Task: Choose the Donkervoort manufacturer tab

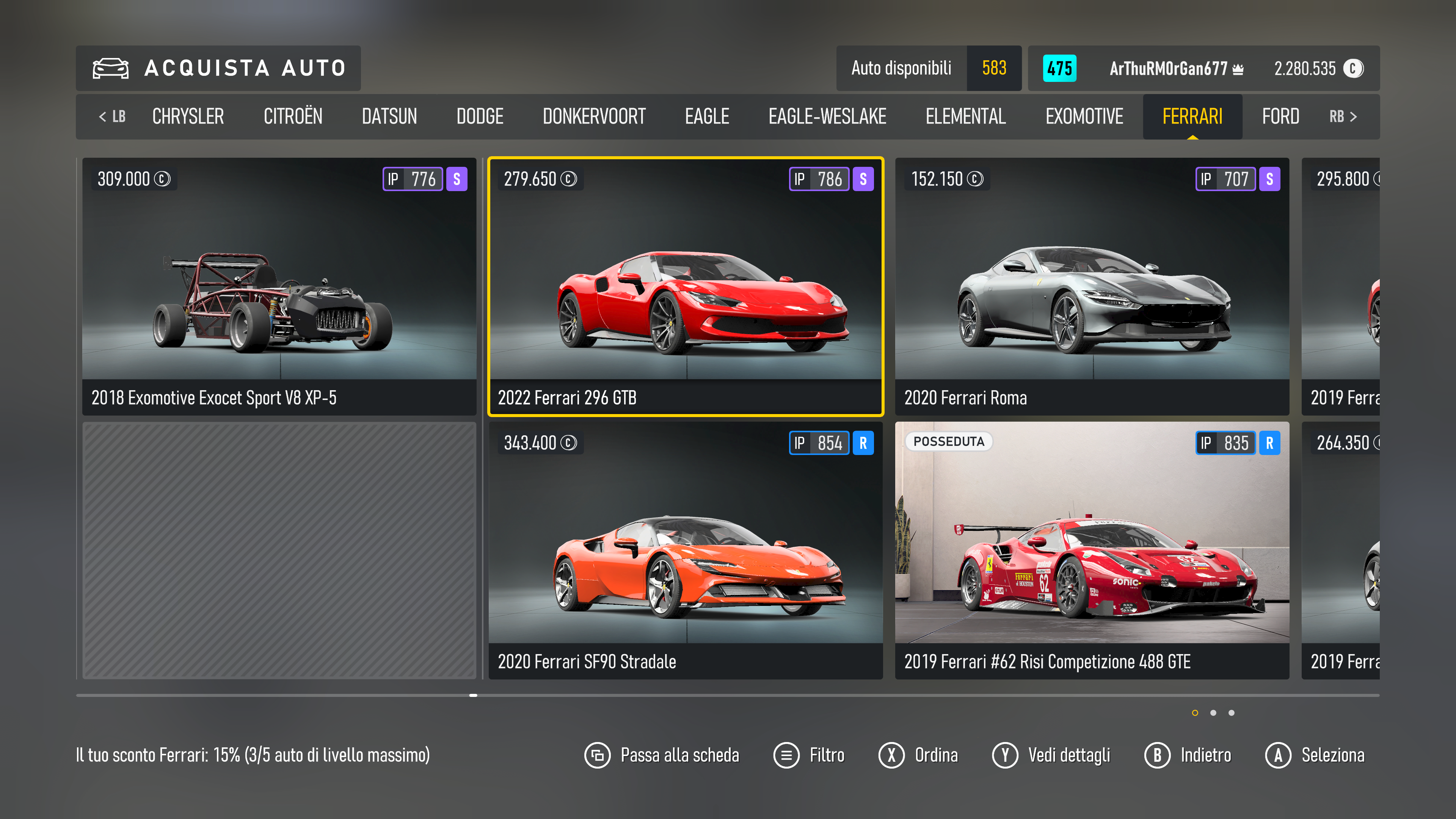Action: pyautogui.click(x=593, y=116)
